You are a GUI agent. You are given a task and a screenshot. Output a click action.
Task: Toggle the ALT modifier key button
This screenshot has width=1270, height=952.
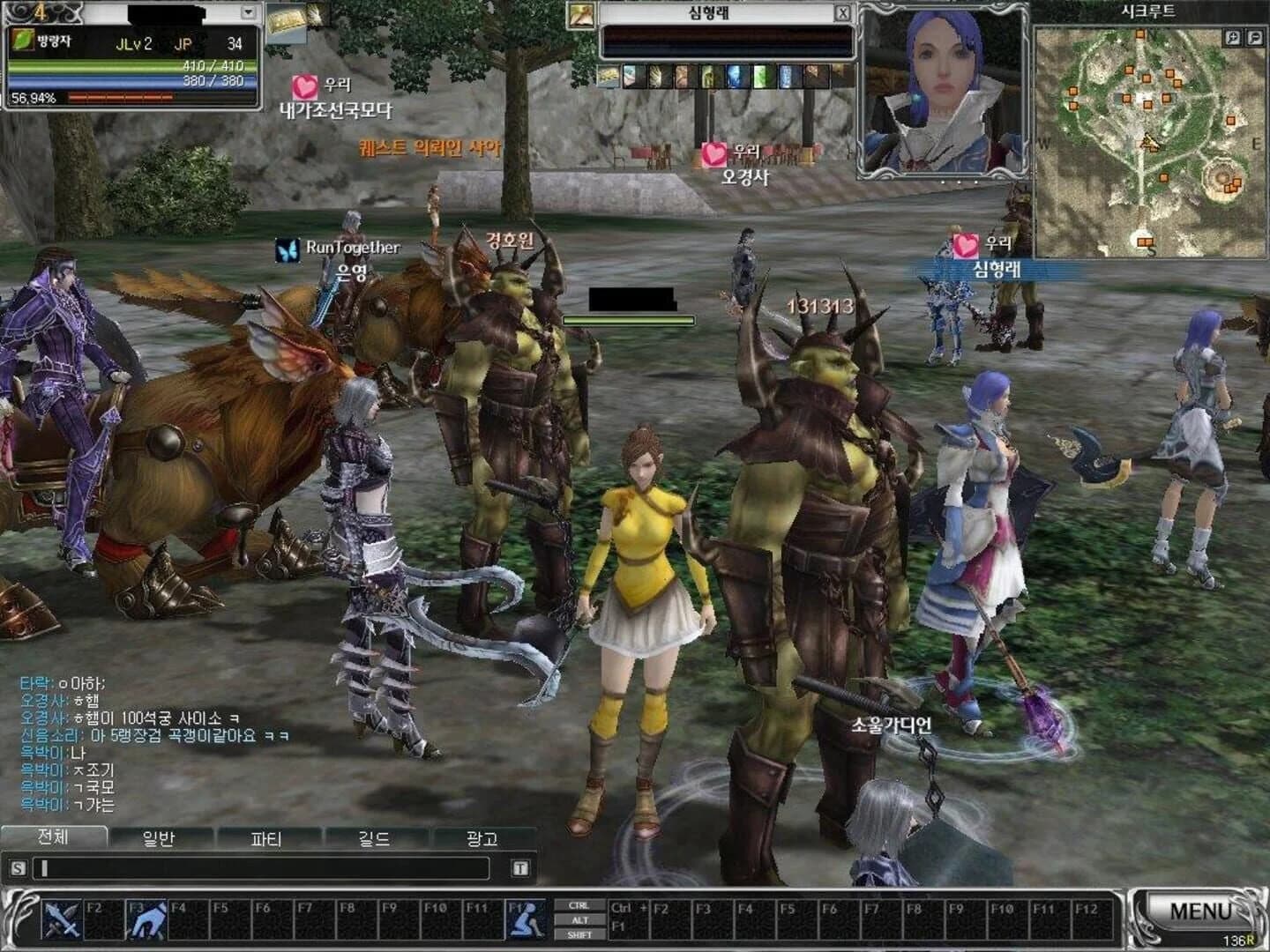[x=580, y=920]
